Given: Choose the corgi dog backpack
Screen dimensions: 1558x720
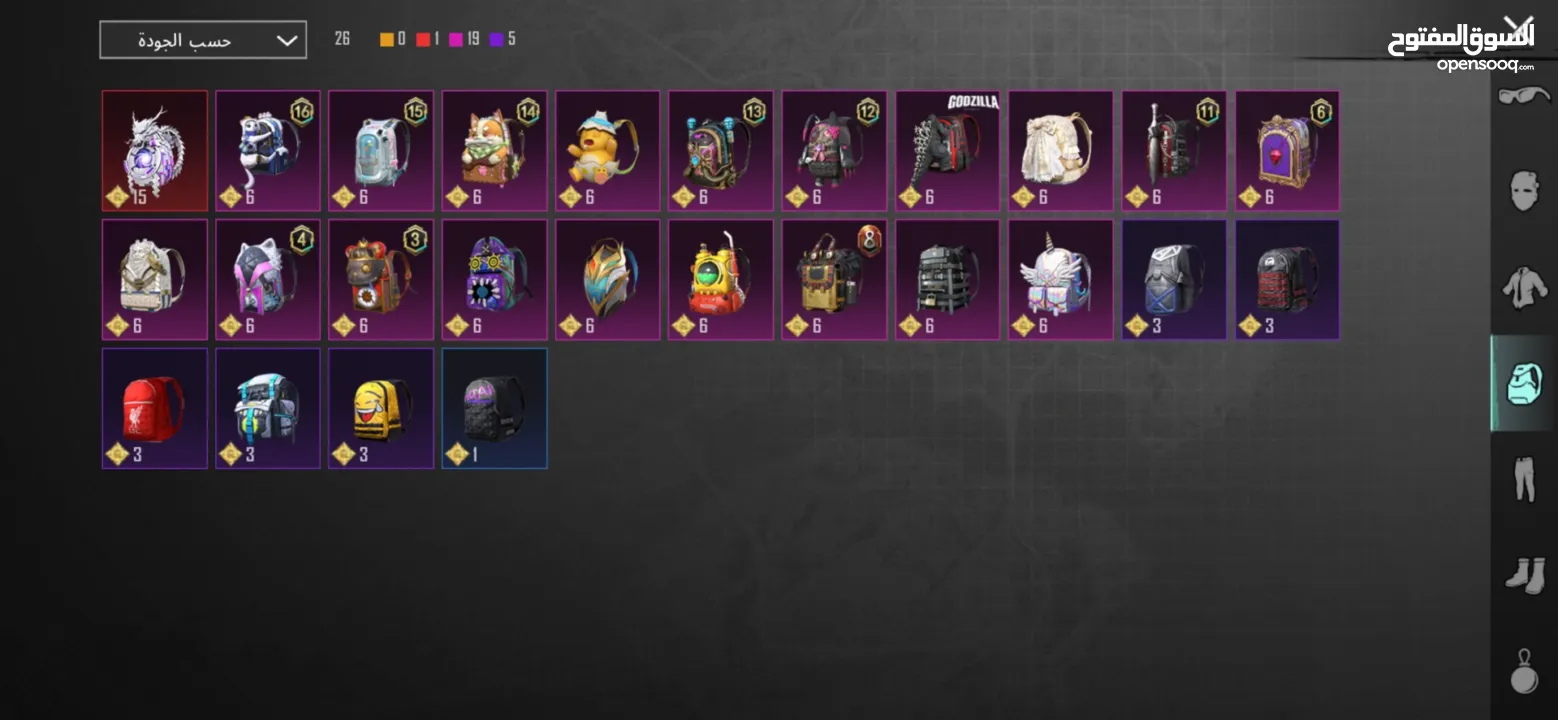Looking at the screenshot, I should point(495,151).
